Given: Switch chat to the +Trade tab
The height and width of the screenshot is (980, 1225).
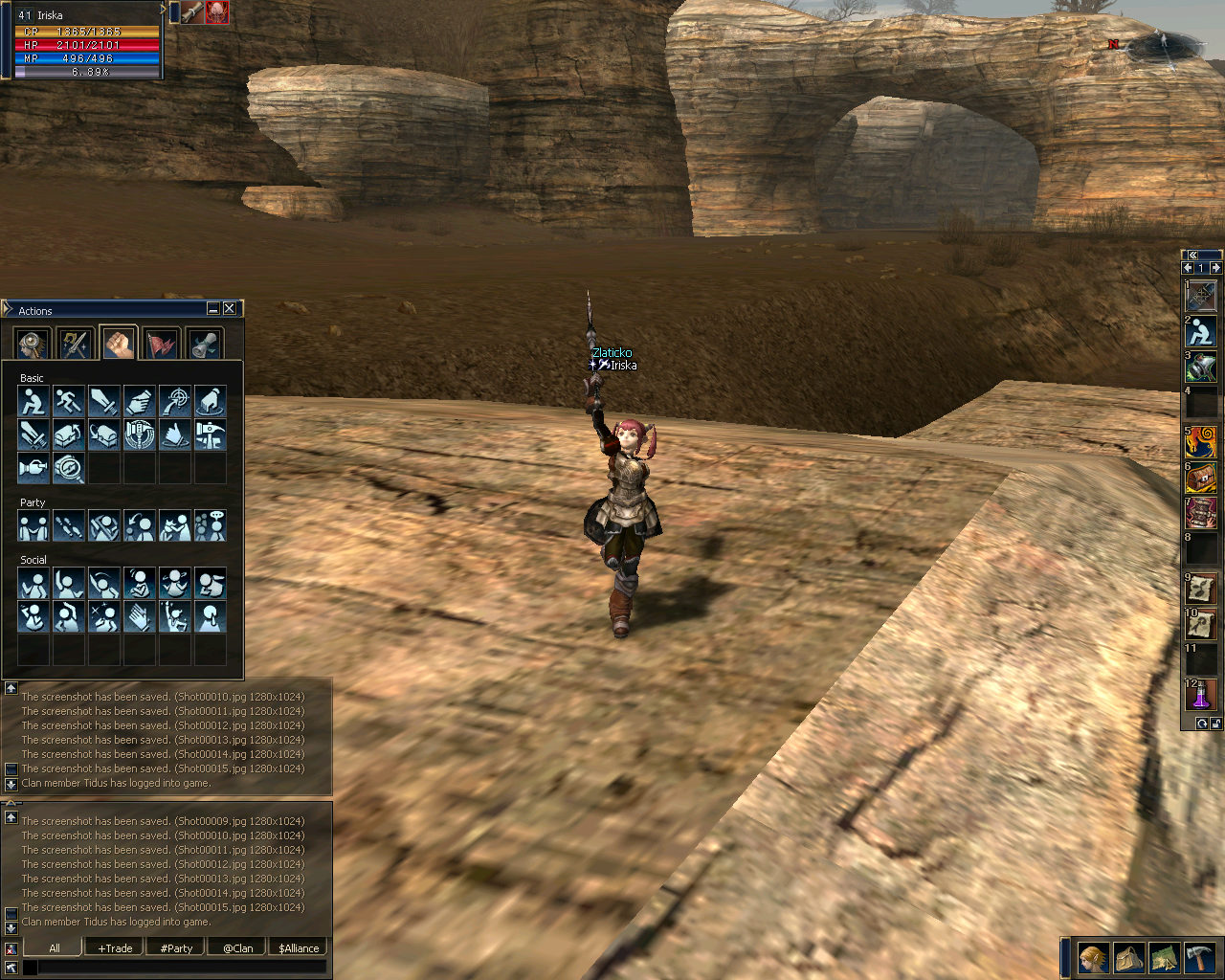Looking at the screenshot, I should click(116, 948).
